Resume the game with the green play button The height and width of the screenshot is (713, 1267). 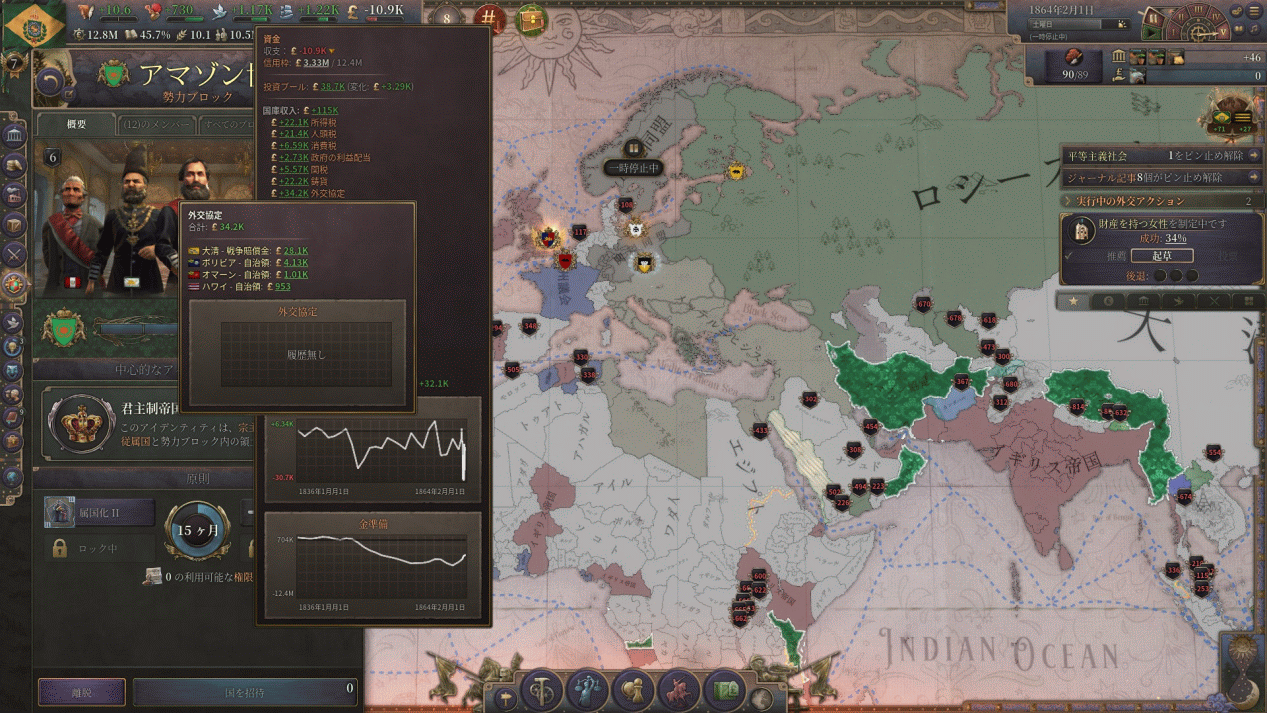pyautogui.click(x=1153, y=34)
